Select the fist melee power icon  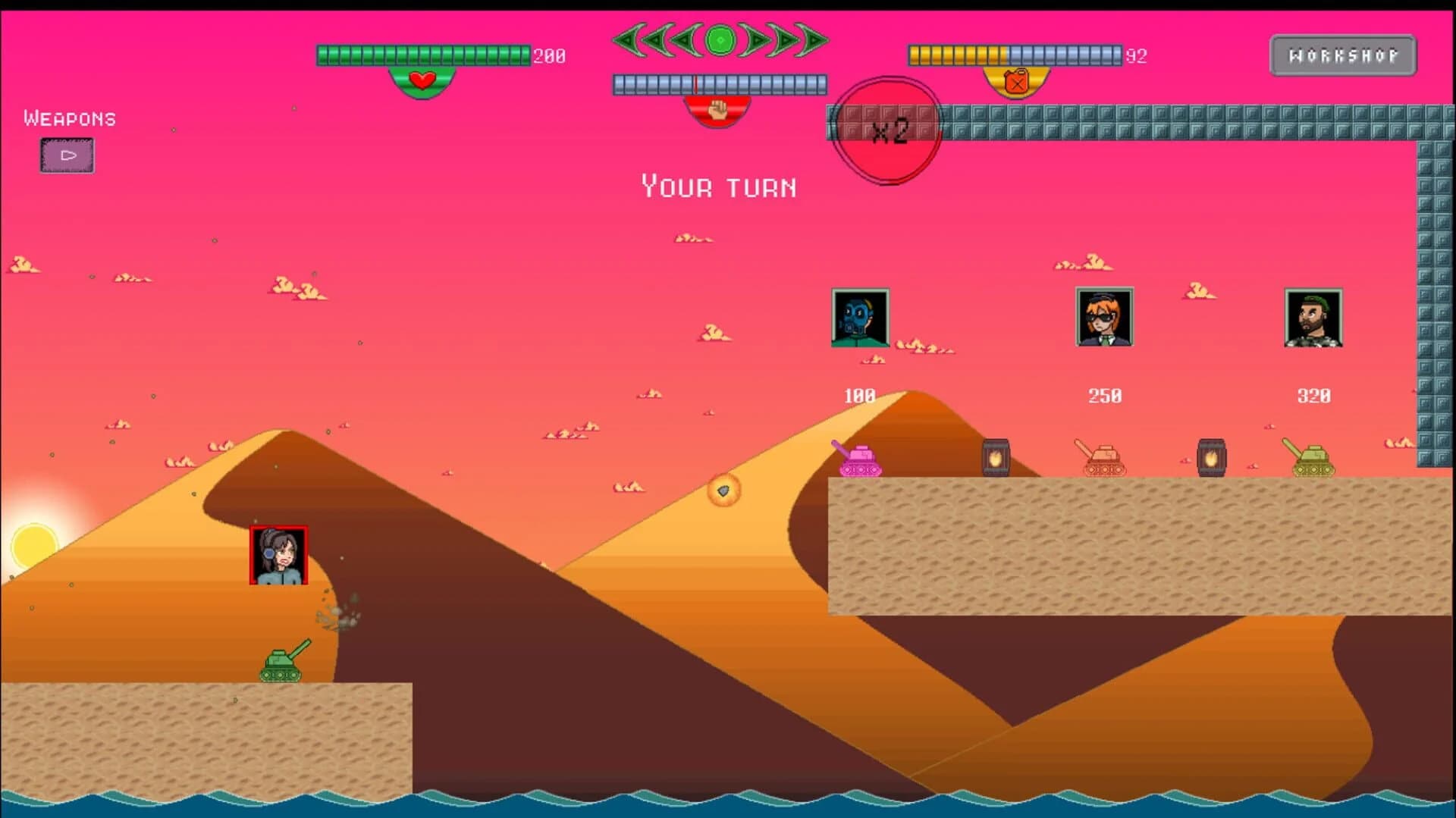[718, 108]
